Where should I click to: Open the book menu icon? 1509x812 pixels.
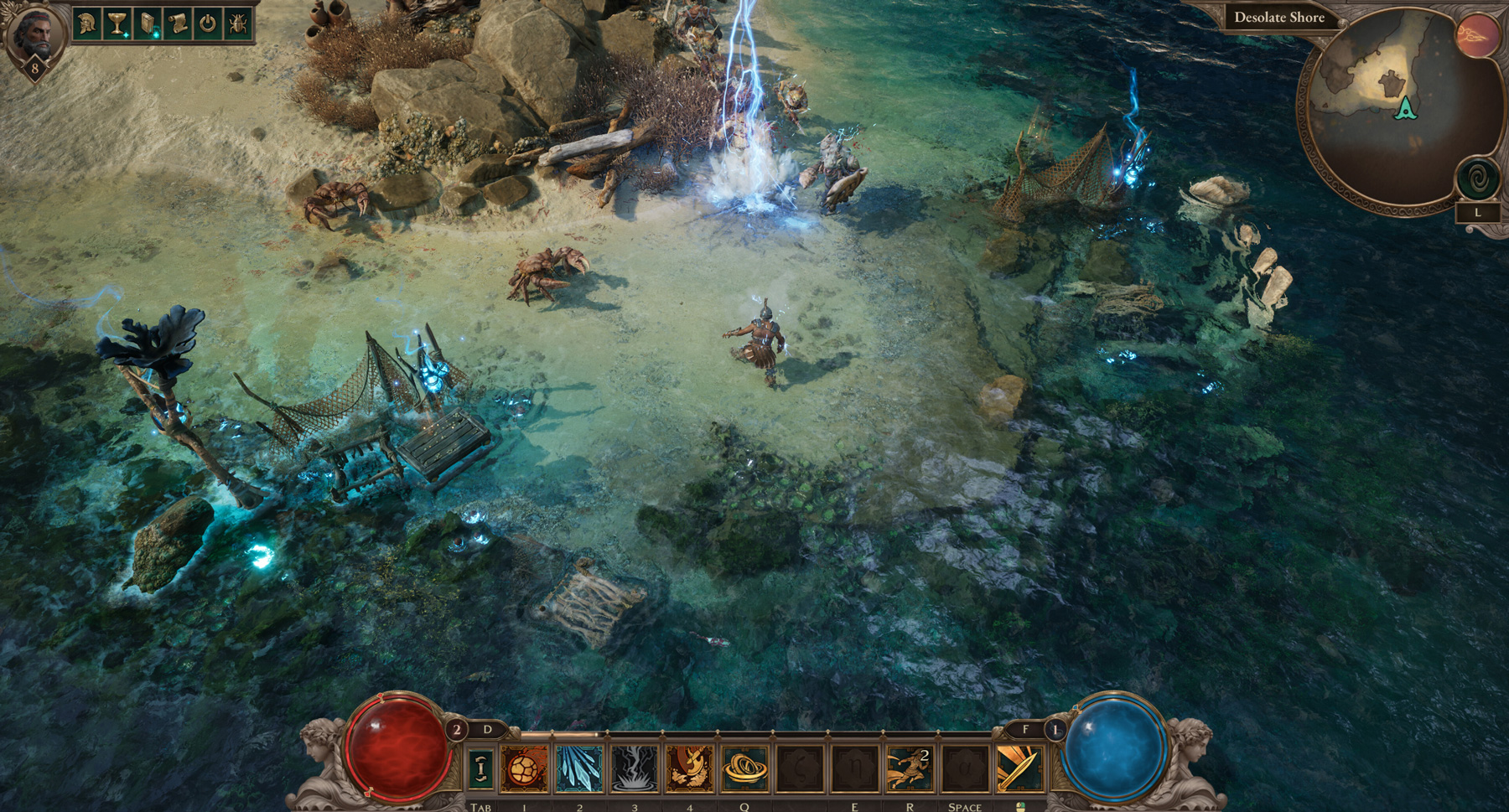tap(147, 23)
